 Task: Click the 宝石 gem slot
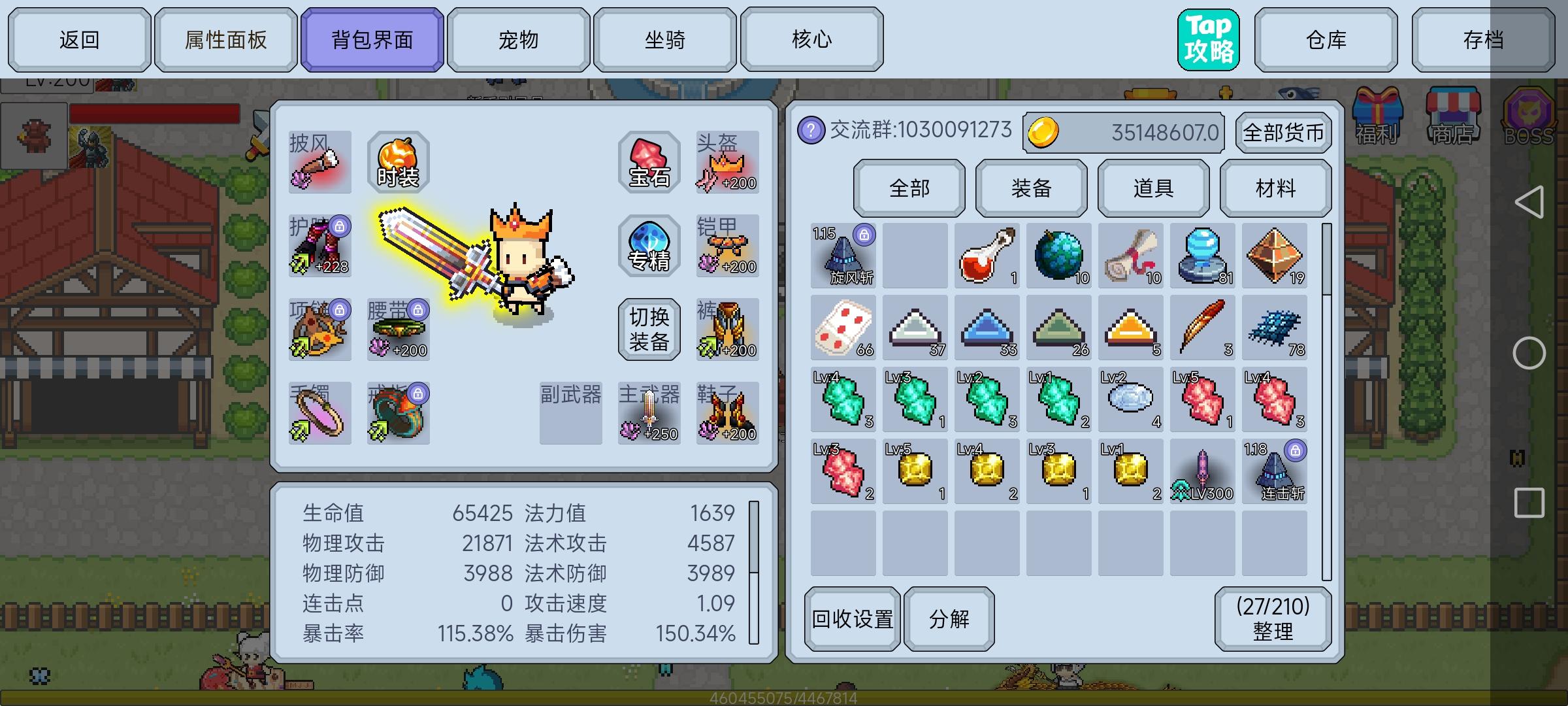tap(649, 161)
